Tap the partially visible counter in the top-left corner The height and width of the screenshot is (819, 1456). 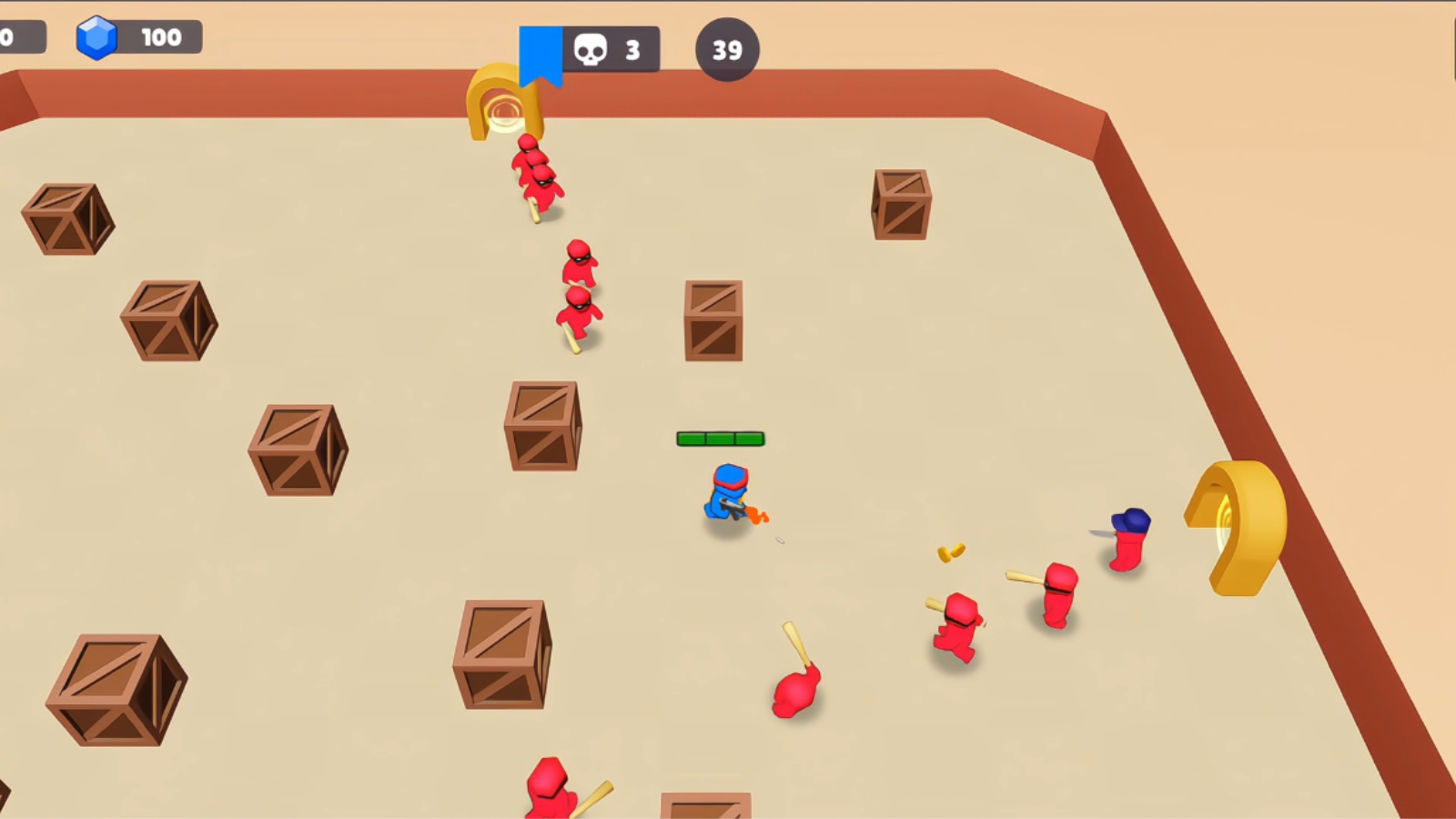click(18, 36)
